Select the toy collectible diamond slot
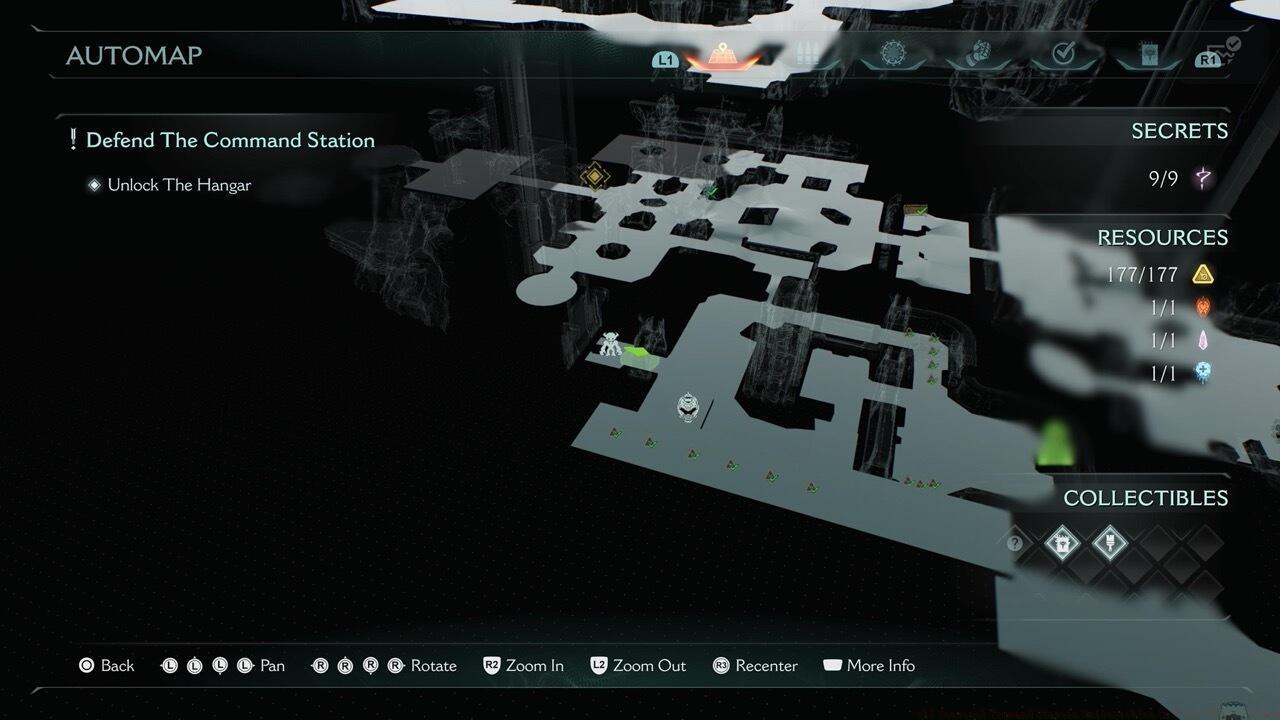The width and height of the screenshot is (1280, 720). (x=1060, y=544)
